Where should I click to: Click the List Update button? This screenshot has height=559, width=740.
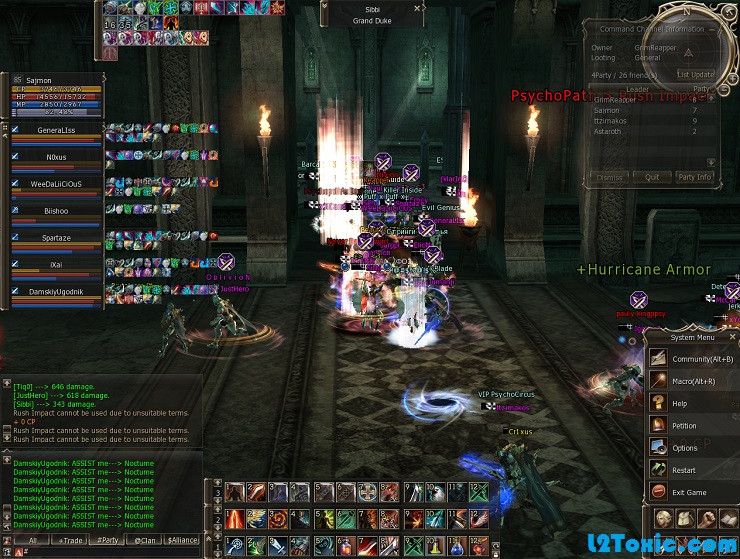[695, 74]
